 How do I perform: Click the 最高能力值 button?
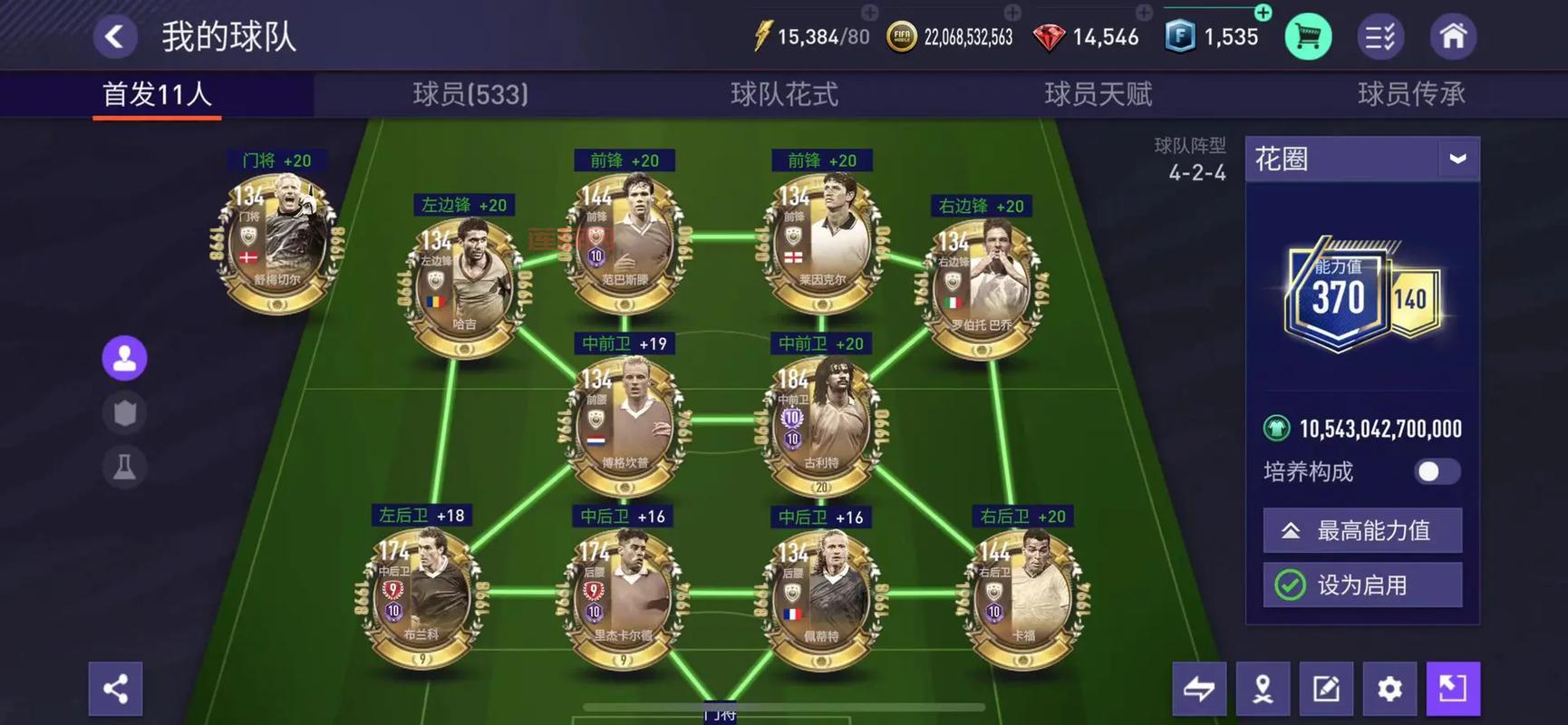pos(1362,531)
